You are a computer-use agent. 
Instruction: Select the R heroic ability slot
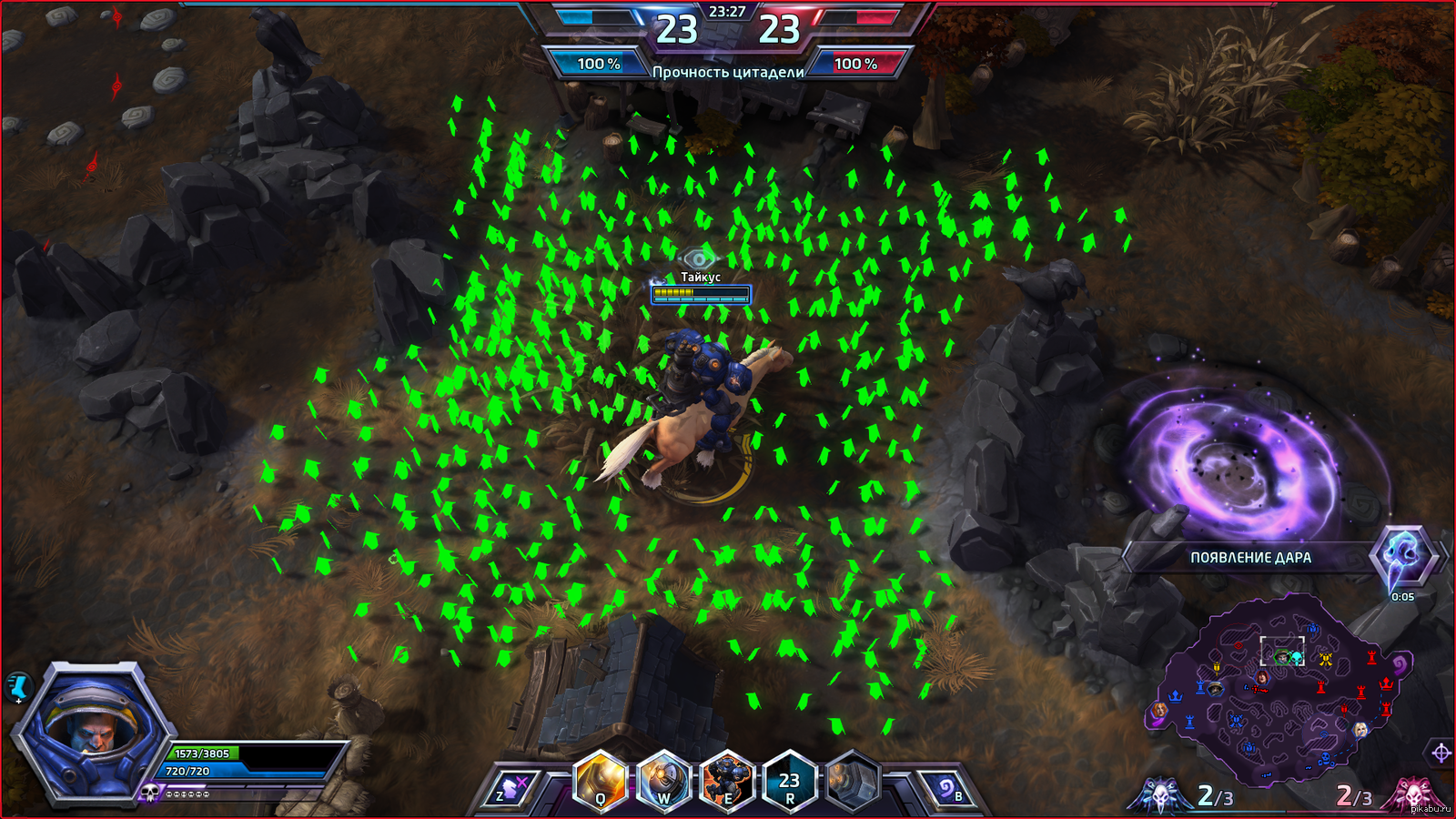789,783
